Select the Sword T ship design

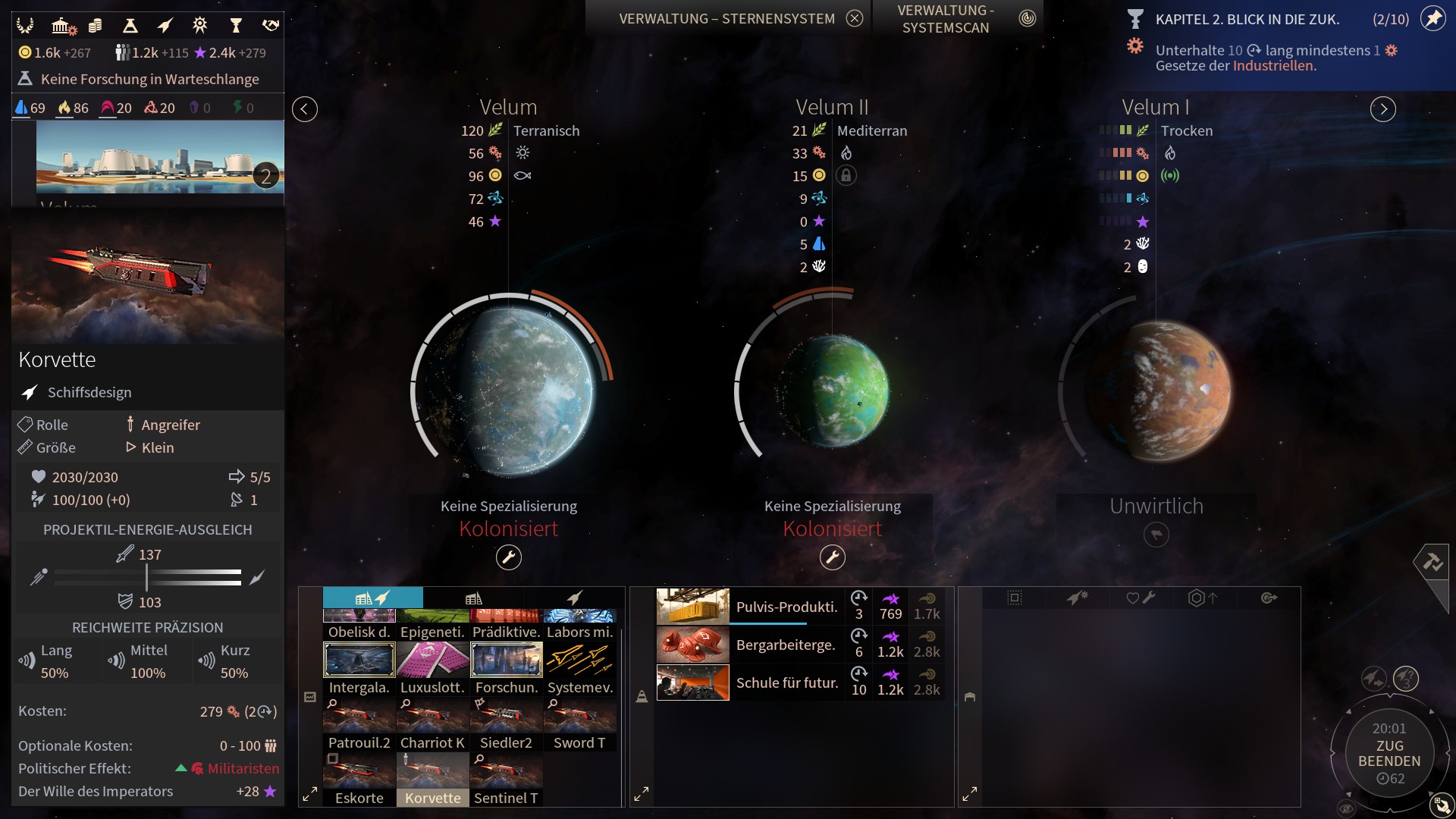(x=579, y=724)
